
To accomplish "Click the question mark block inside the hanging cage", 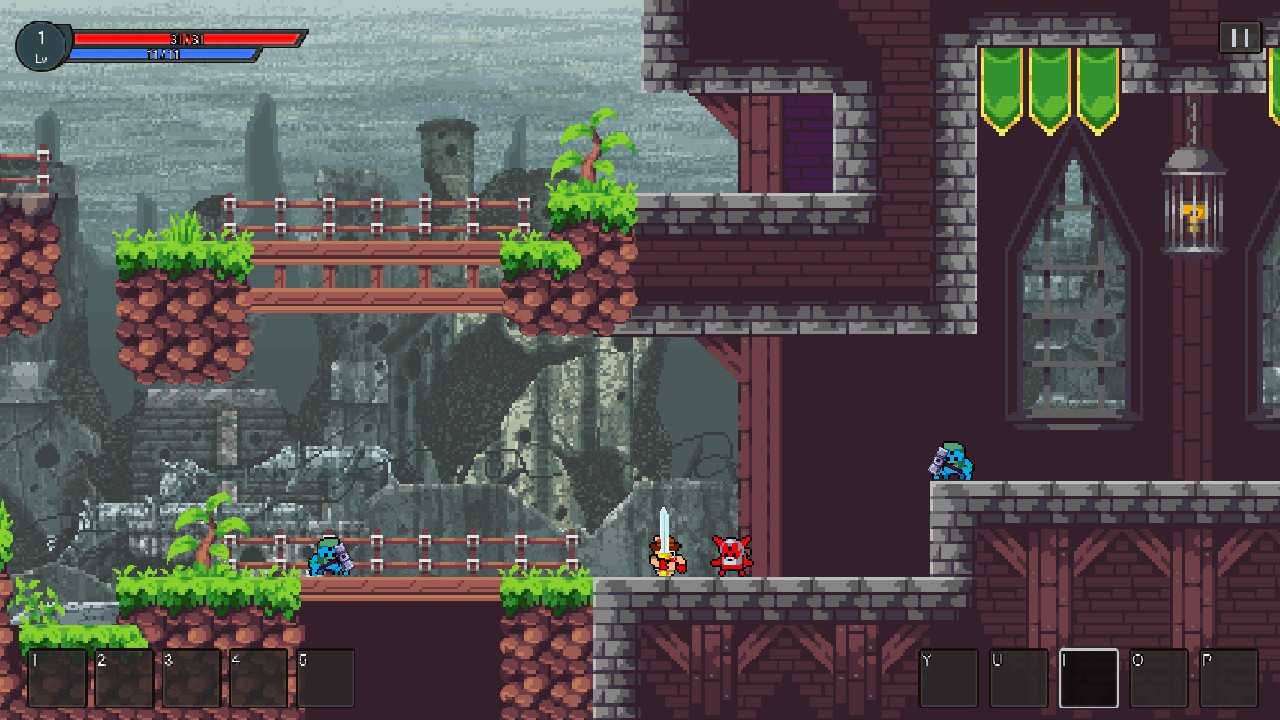I will 1196,217.
